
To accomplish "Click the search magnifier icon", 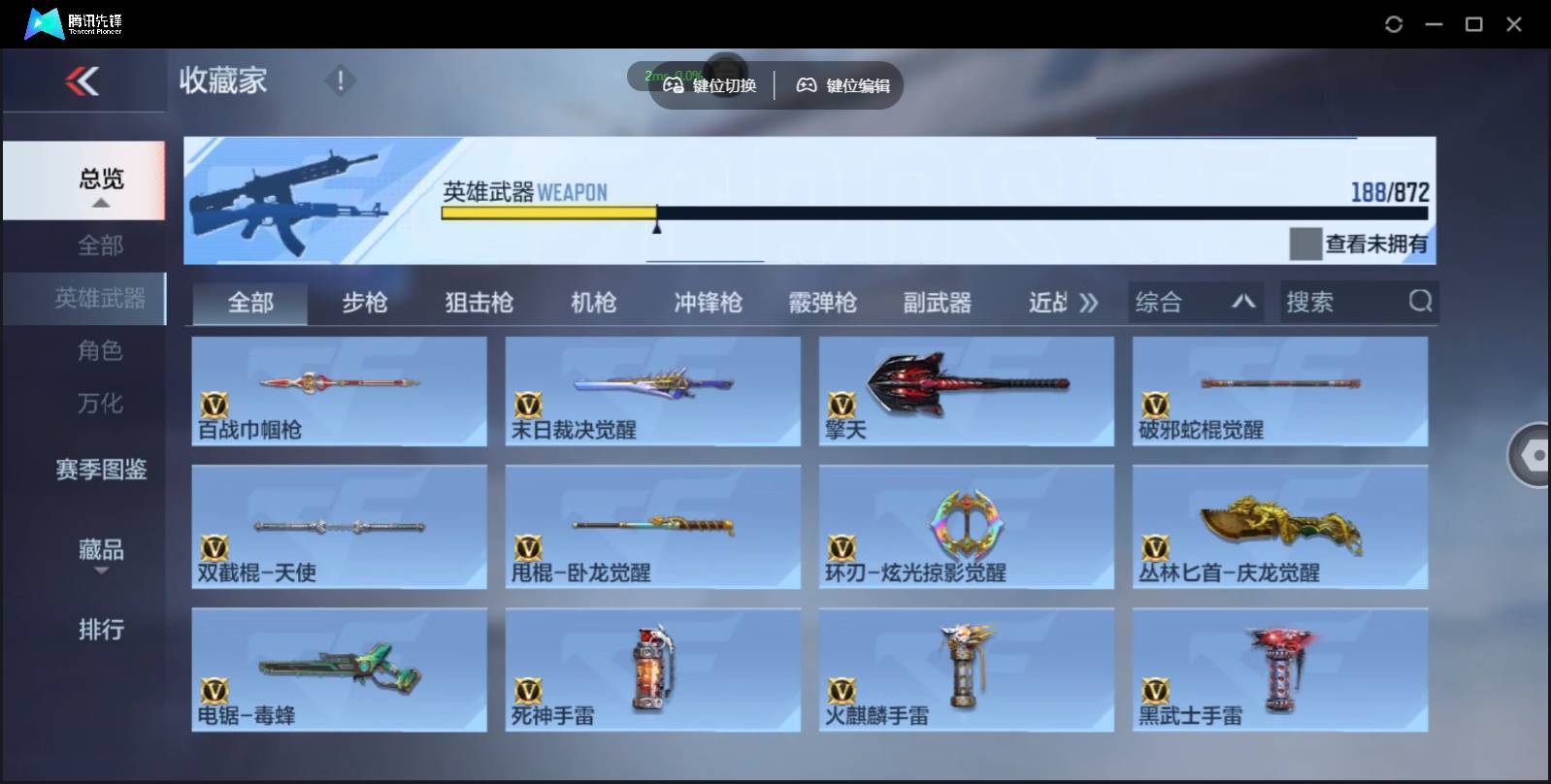I will (x=1421, y=302).
